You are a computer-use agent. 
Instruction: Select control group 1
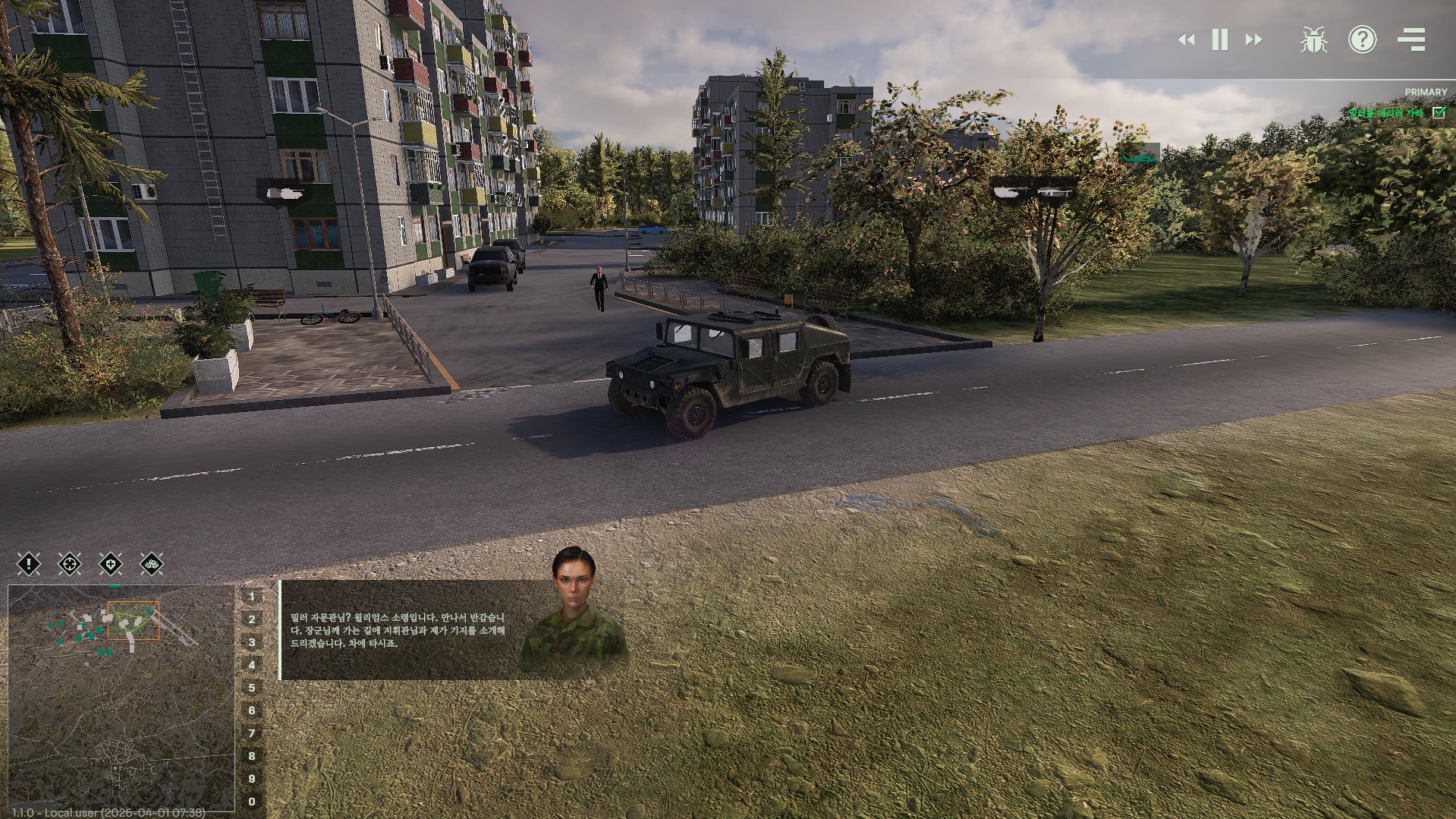252,597
